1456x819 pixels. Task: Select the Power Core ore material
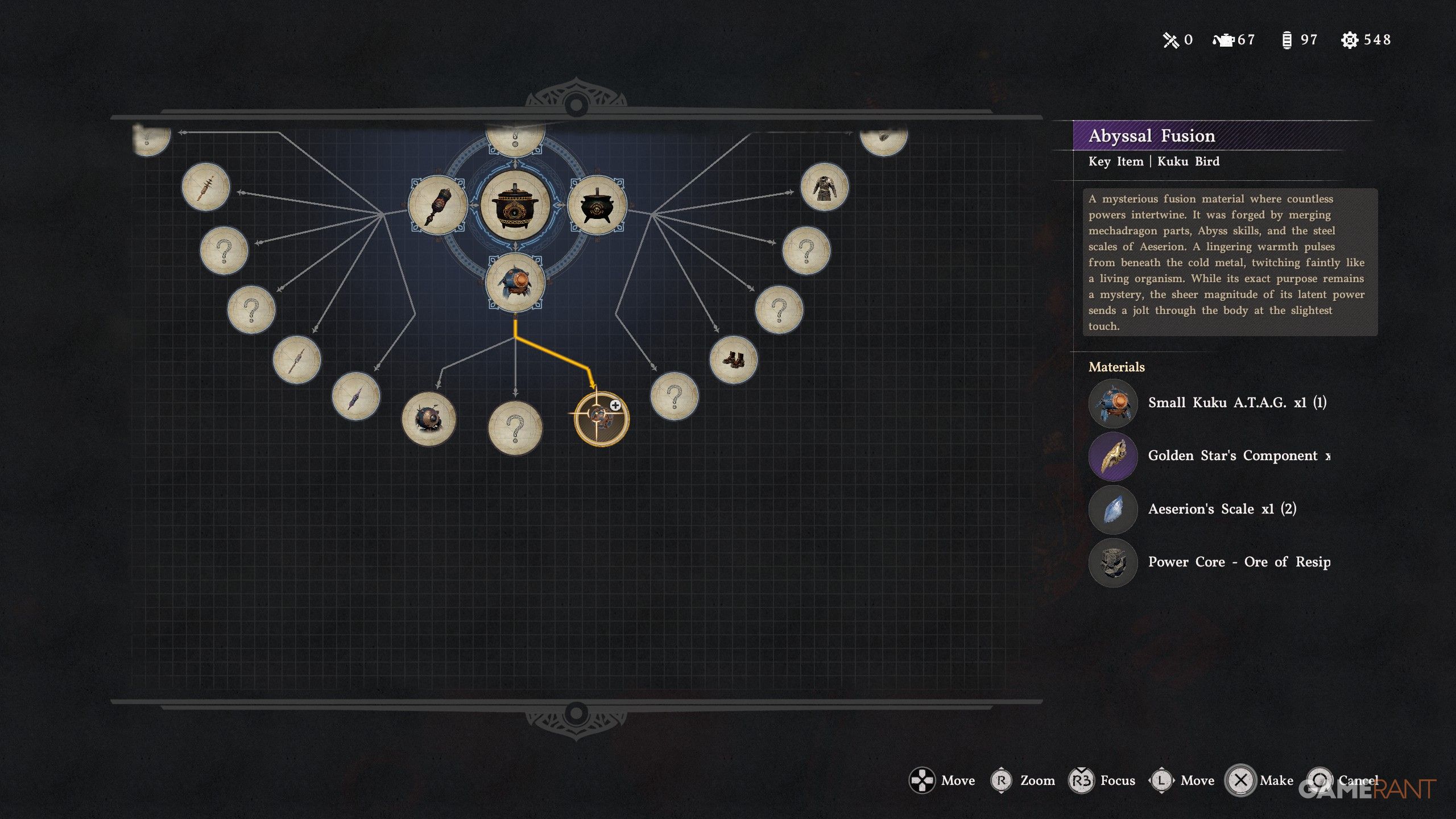point(1238,562)
